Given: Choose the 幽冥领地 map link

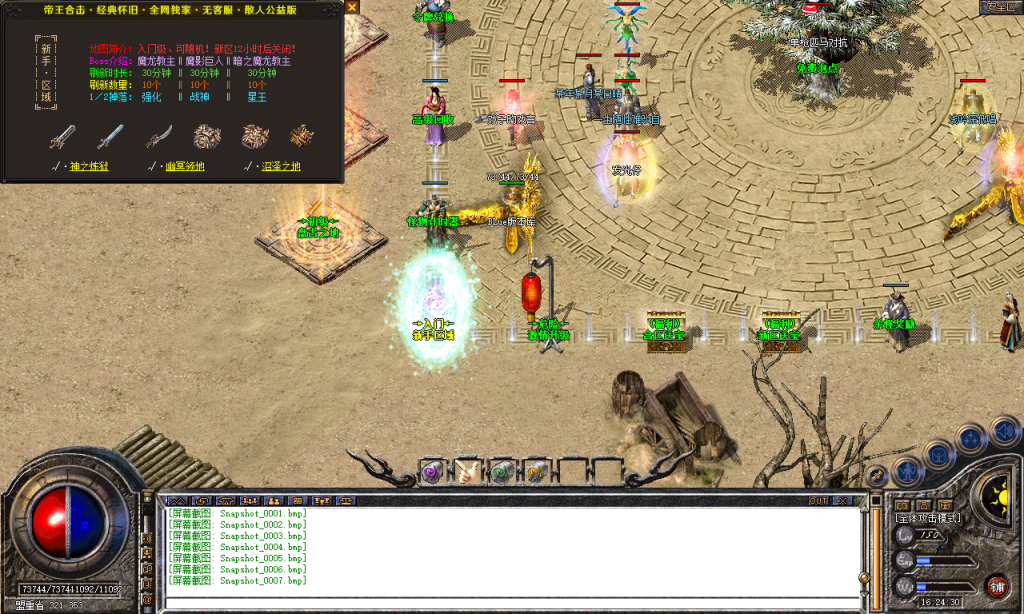Looking at the screenshot, I should pos(183,166).
